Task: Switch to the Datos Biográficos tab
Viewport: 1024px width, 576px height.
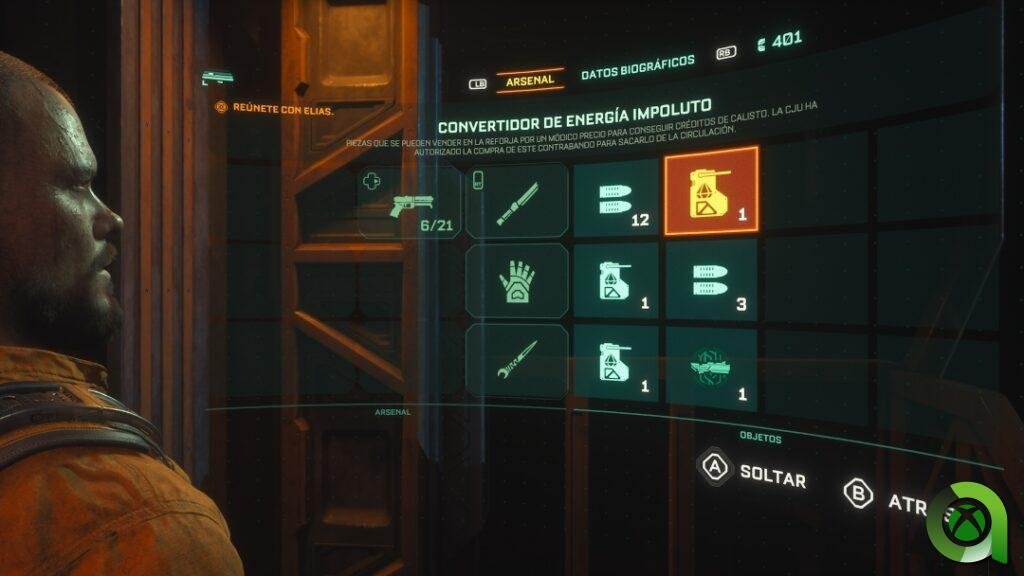Action: [637, 62]
